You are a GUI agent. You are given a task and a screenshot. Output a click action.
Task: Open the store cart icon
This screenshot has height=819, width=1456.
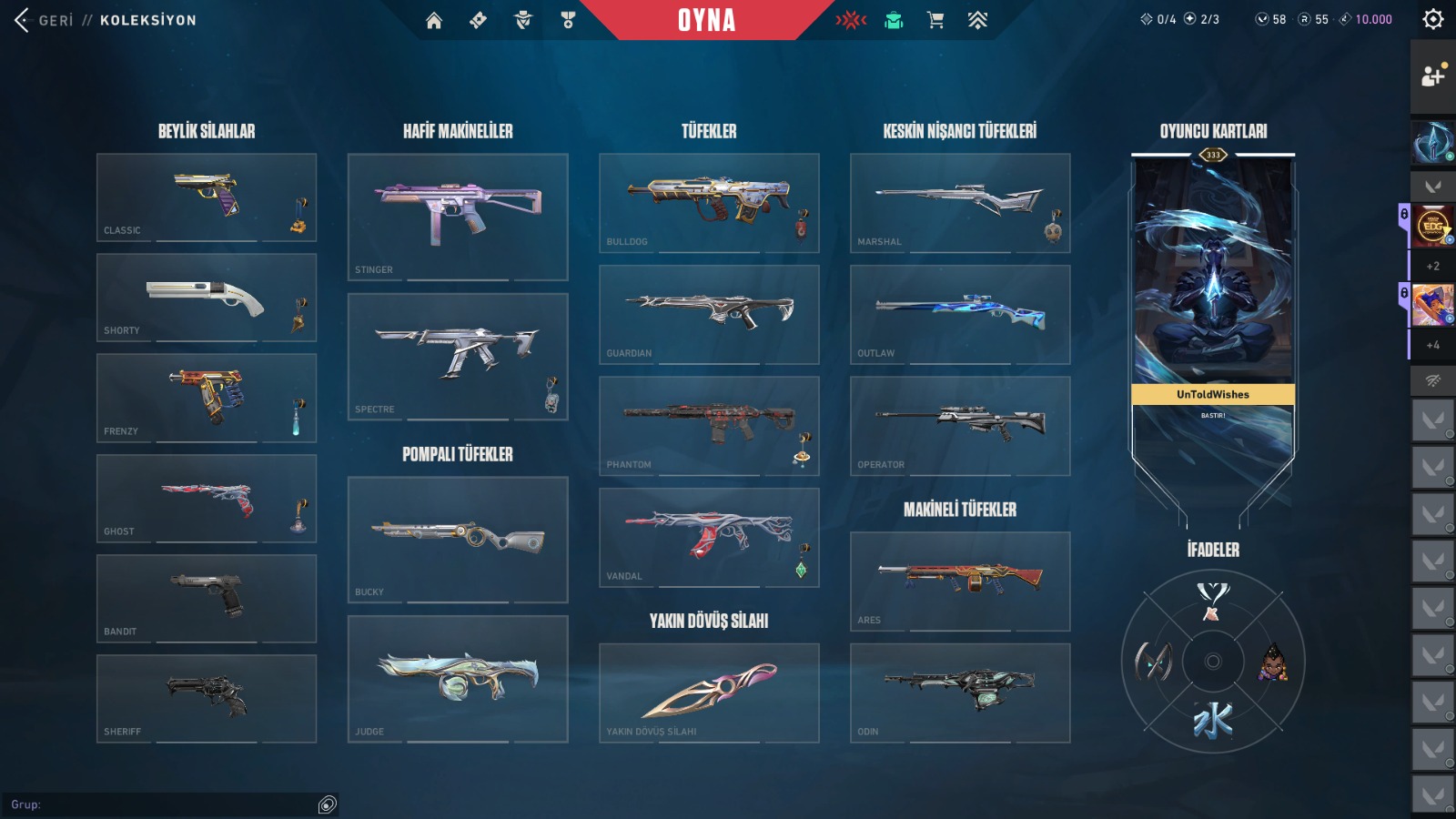[935, 20]
